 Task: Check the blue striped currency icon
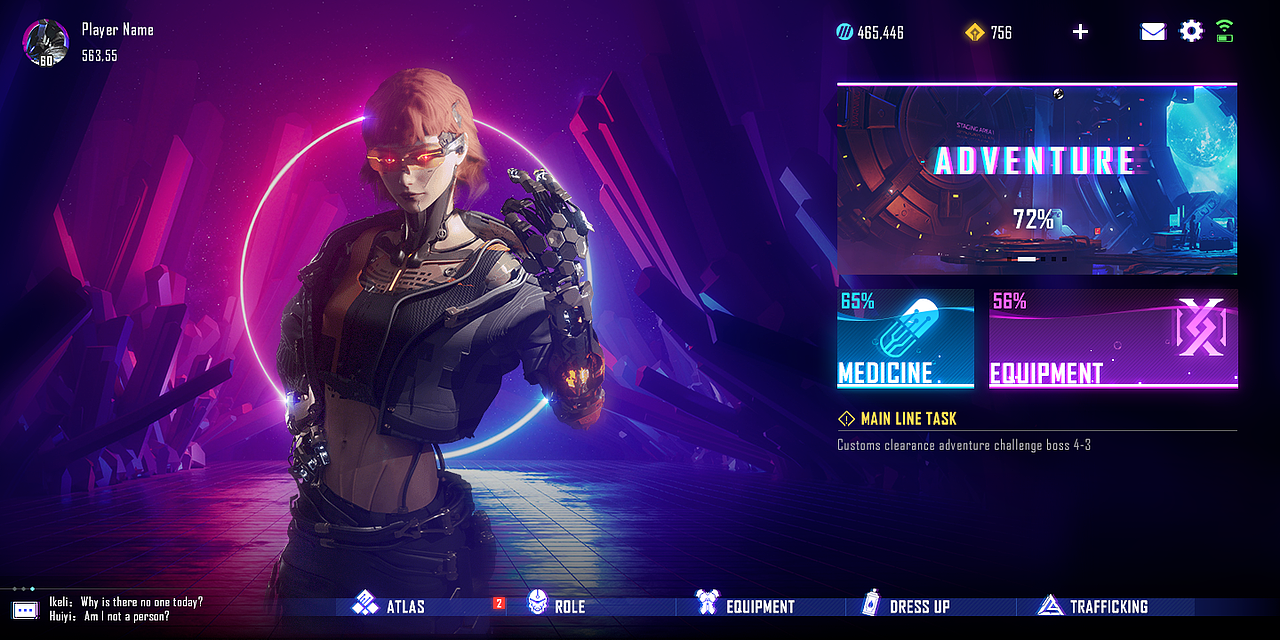click(x=845, y=33)
